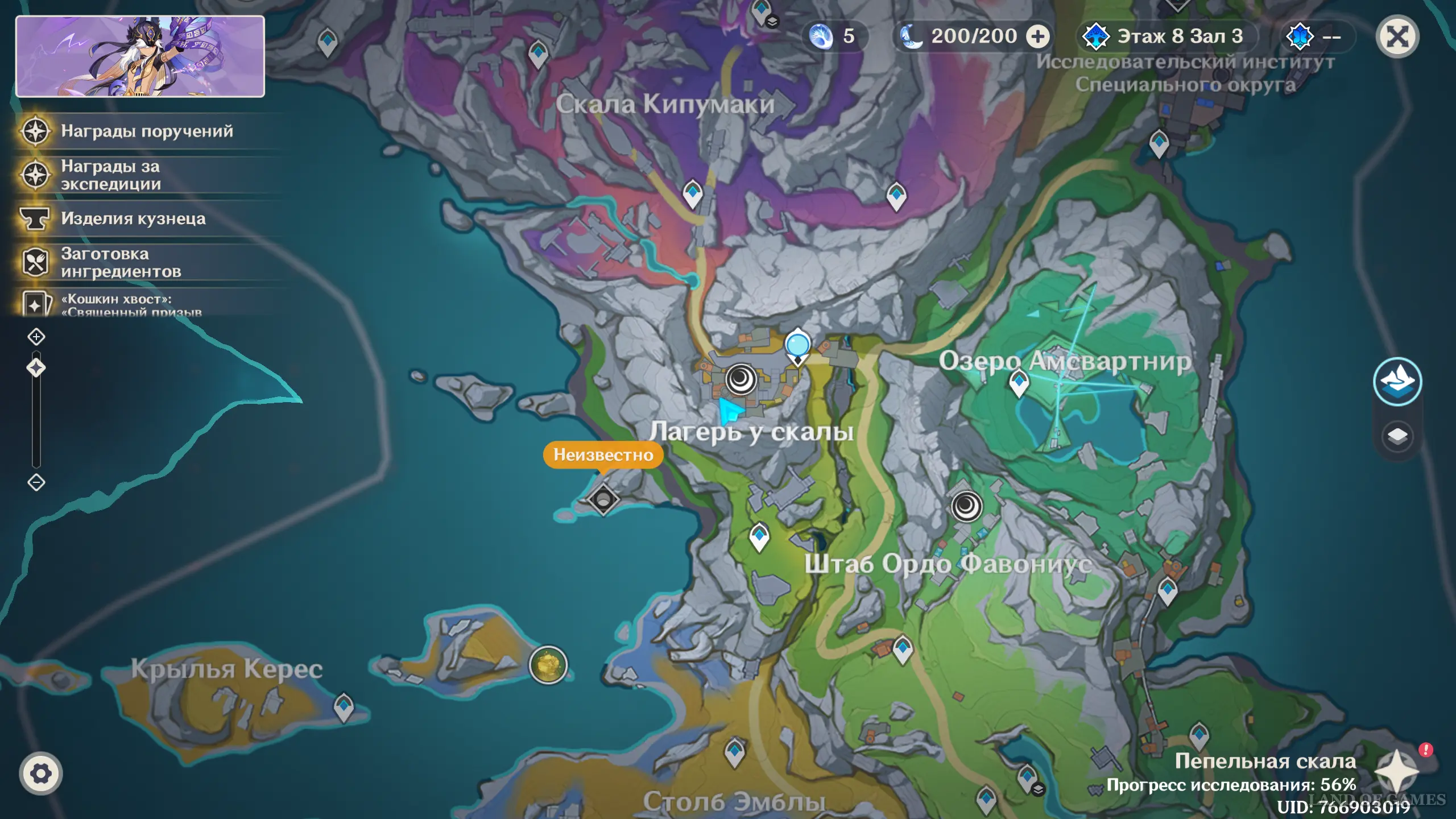The width and height of the screenshot is (1456, 819).
Task: Add Original Resin with the plus button
Action: [1037, 37]
